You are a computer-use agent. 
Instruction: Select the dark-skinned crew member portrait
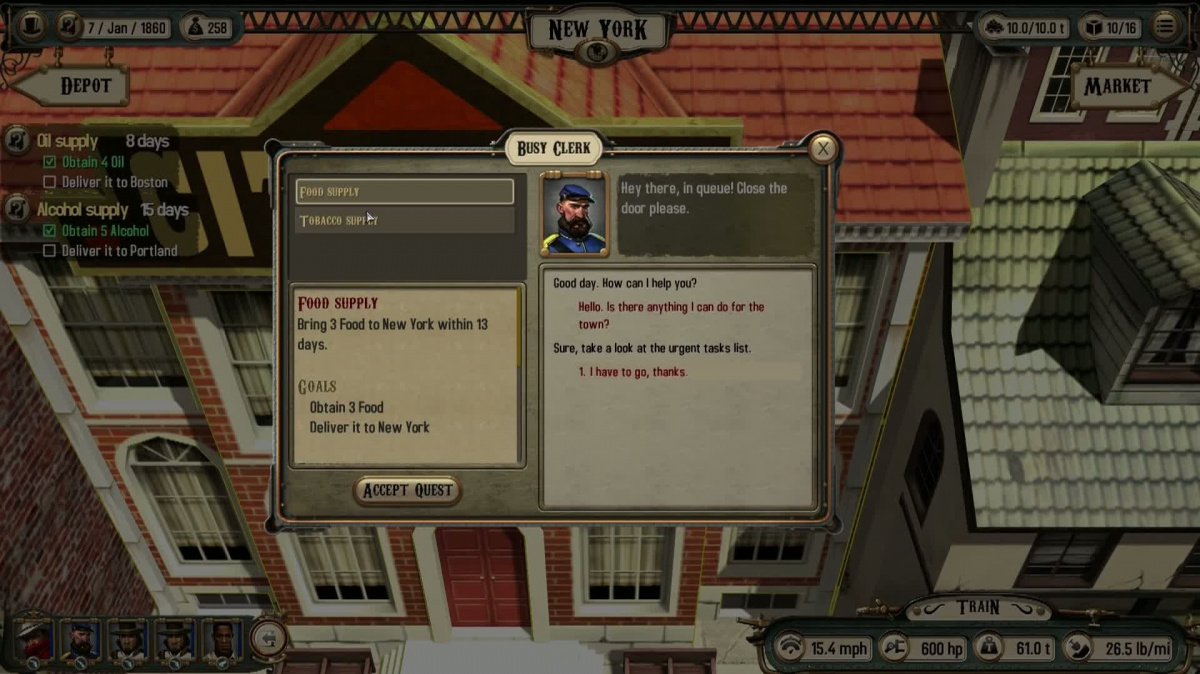[222, 640]
